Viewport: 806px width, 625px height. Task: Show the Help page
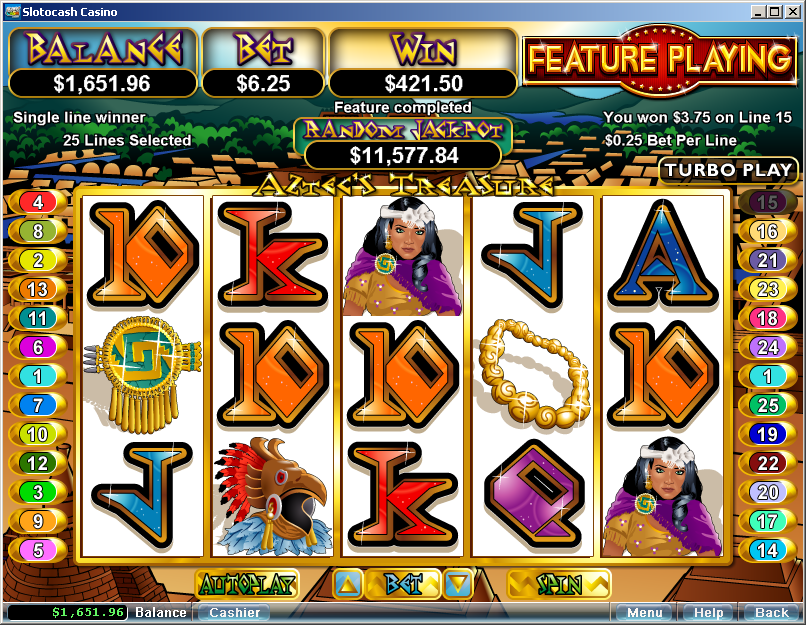708,612
